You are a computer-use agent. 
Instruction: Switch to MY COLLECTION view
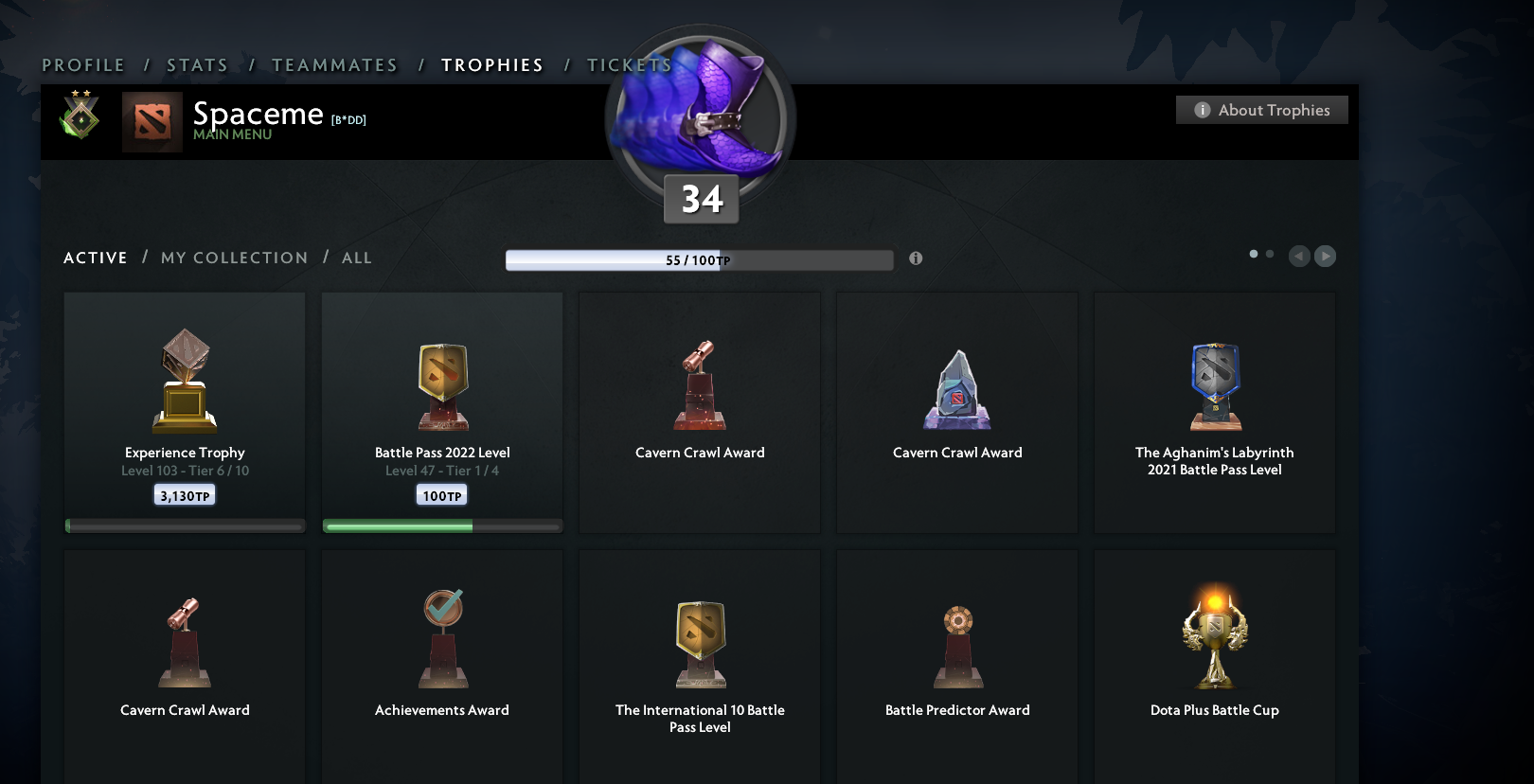click(x=233, y=258)
